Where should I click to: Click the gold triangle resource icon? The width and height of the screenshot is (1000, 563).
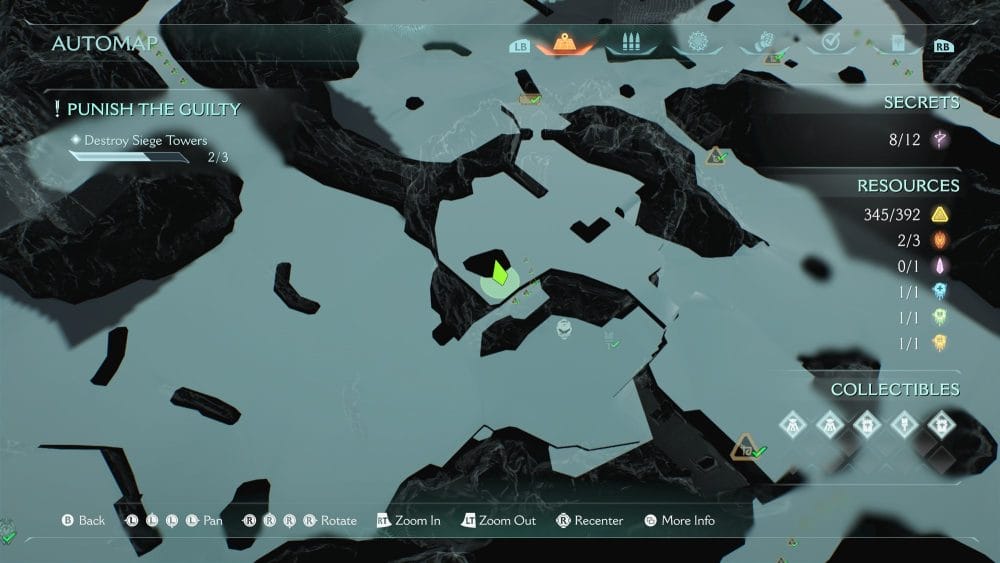coord(939,214)
